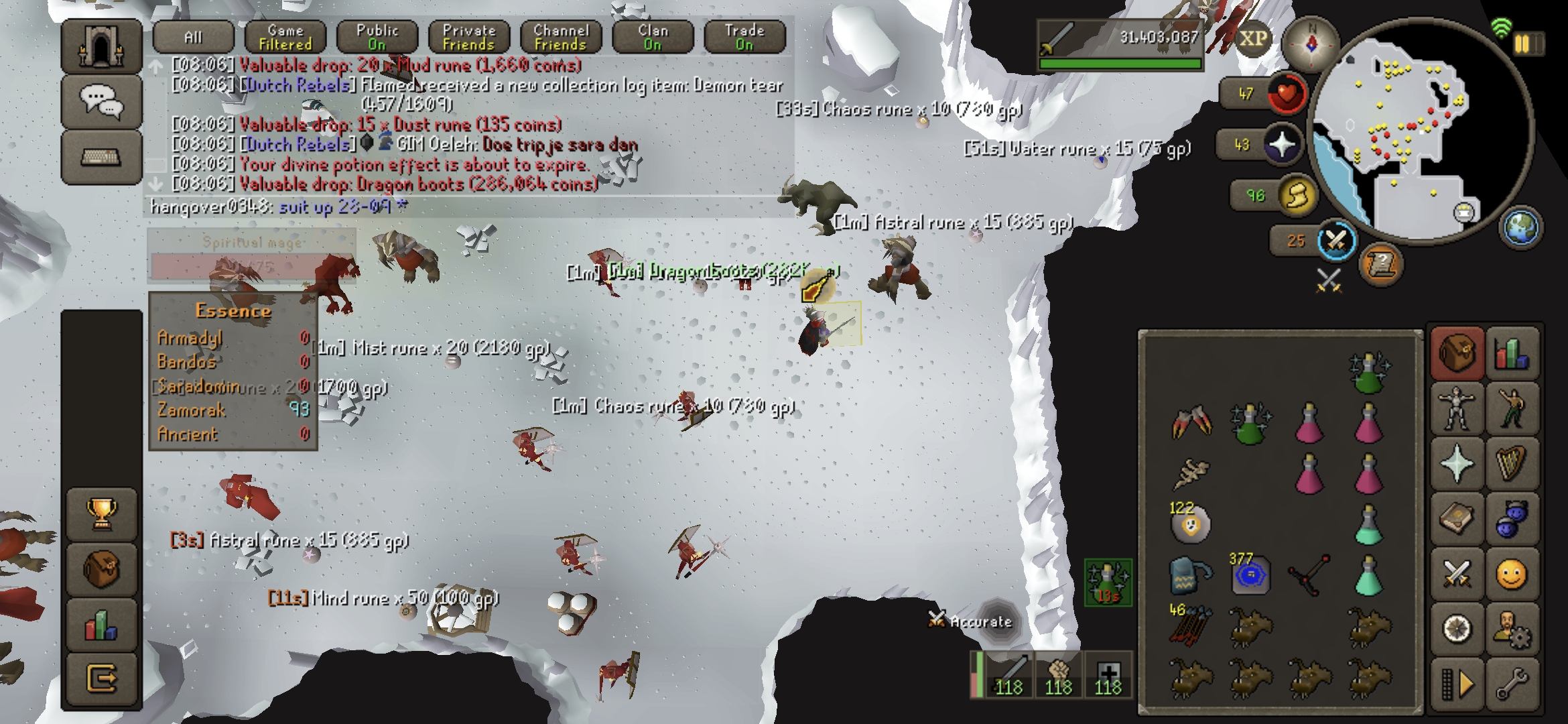Toggle run using the boot orb
1568x724 pixels.
tap(1296, 196)
